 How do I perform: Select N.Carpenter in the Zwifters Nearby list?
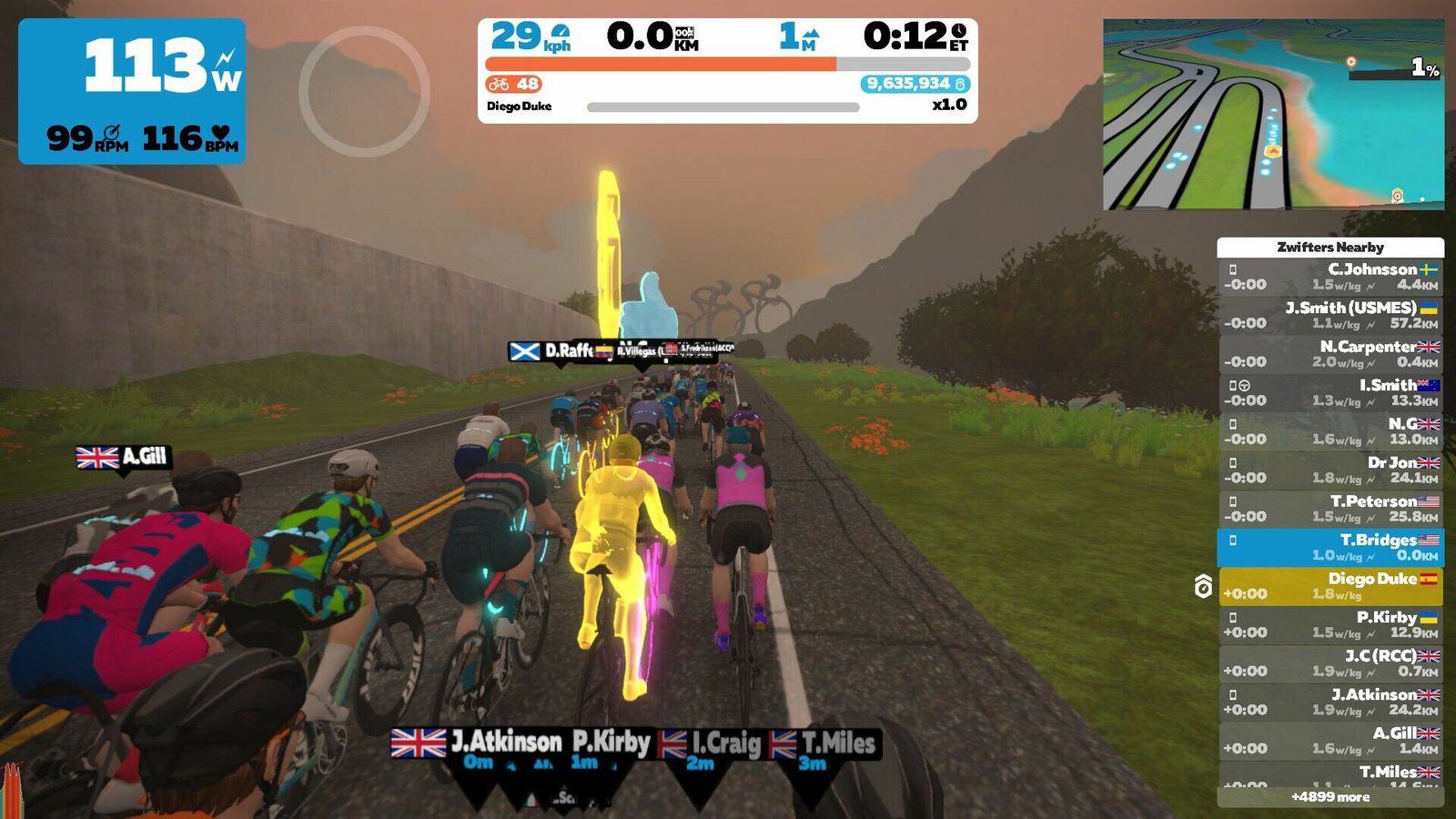1330,354
